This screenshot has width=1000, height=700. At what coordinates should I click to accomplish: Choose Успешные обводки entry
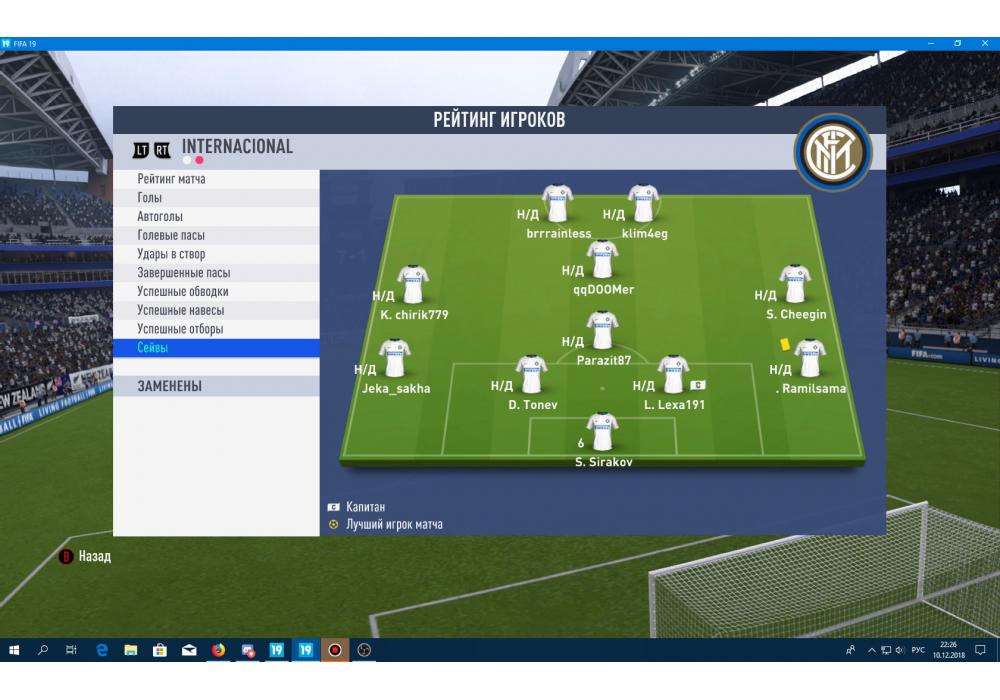pyautogui.click(x=216, y=291)
